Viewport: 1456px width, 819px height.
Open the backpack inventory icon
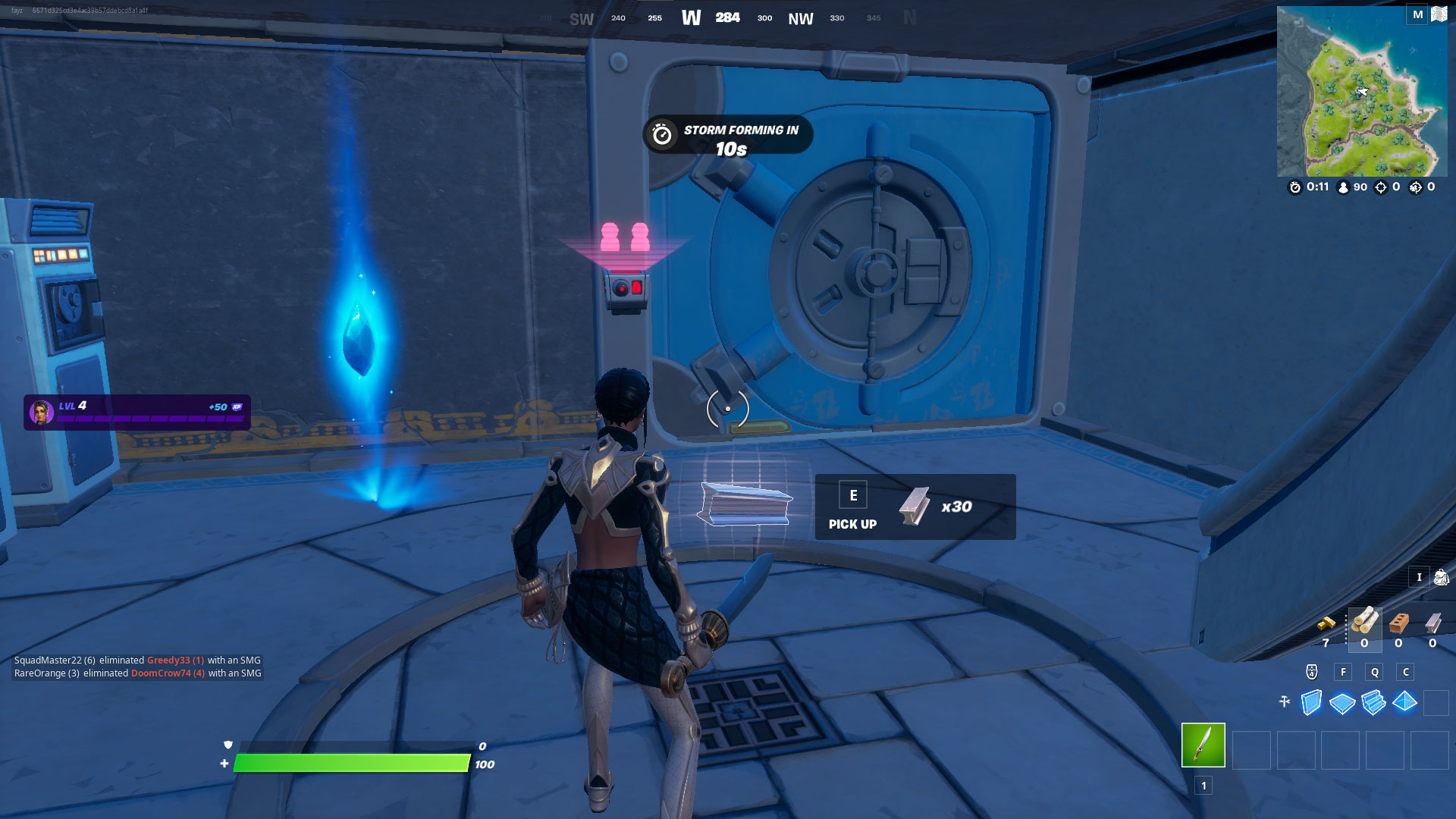coord(1440,578)
